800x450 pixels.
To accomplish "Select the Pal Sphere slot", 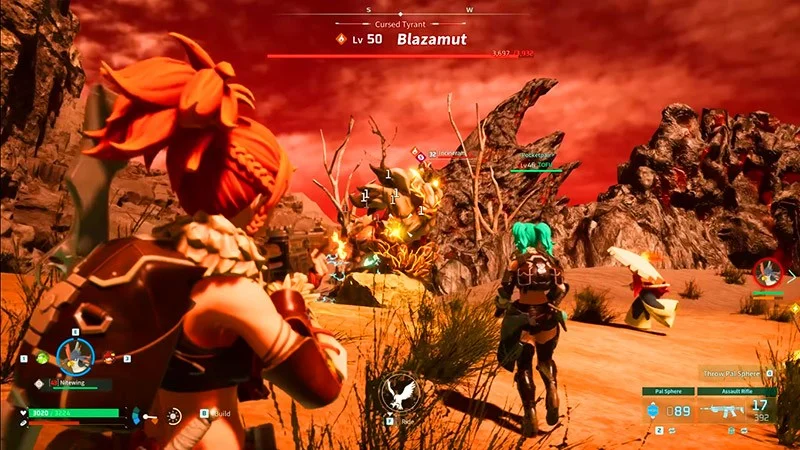I will (x=667, y=410).
